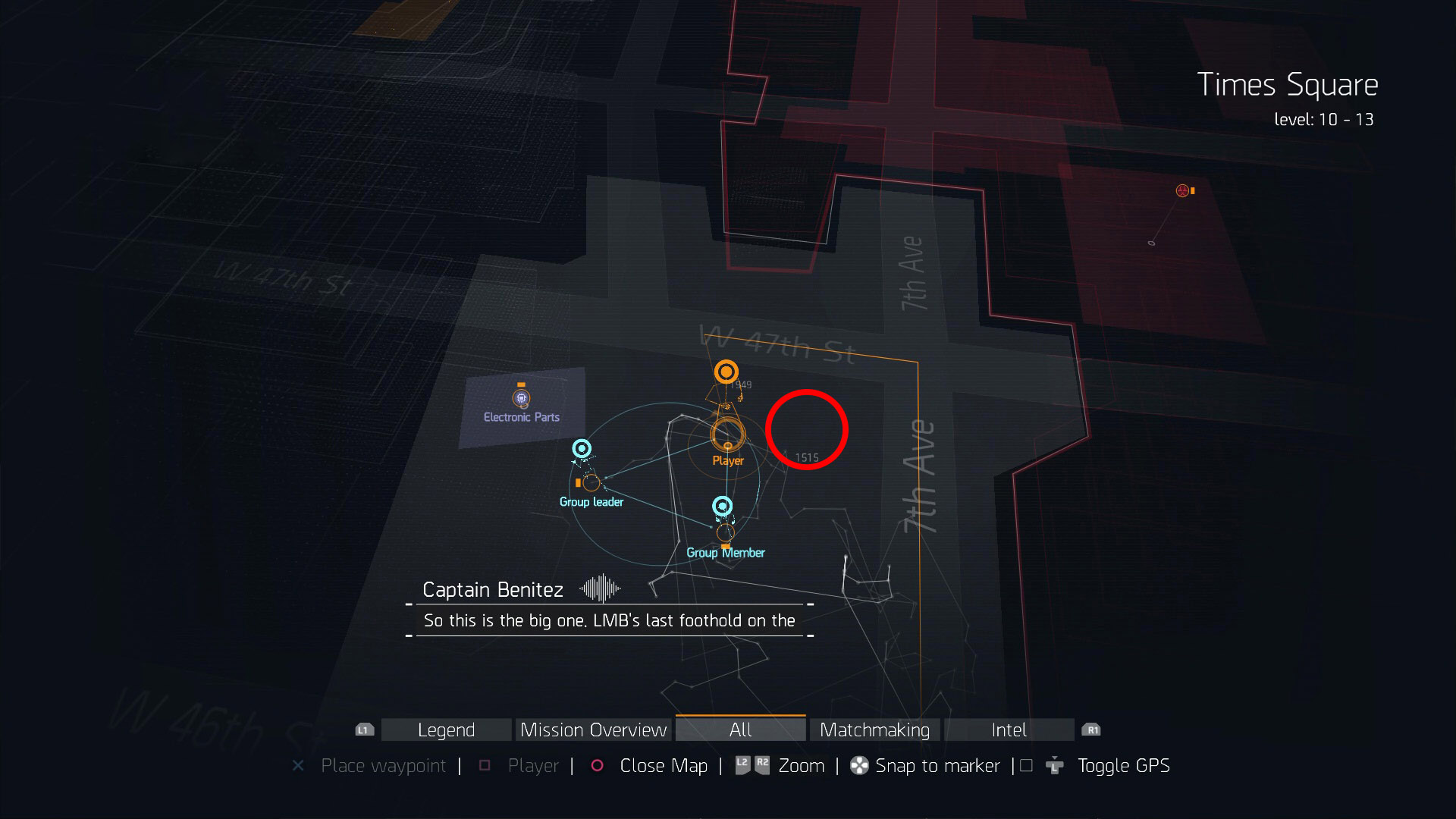Switch to the Intel tab
1456x819 pixels.
click(1009, 730)
